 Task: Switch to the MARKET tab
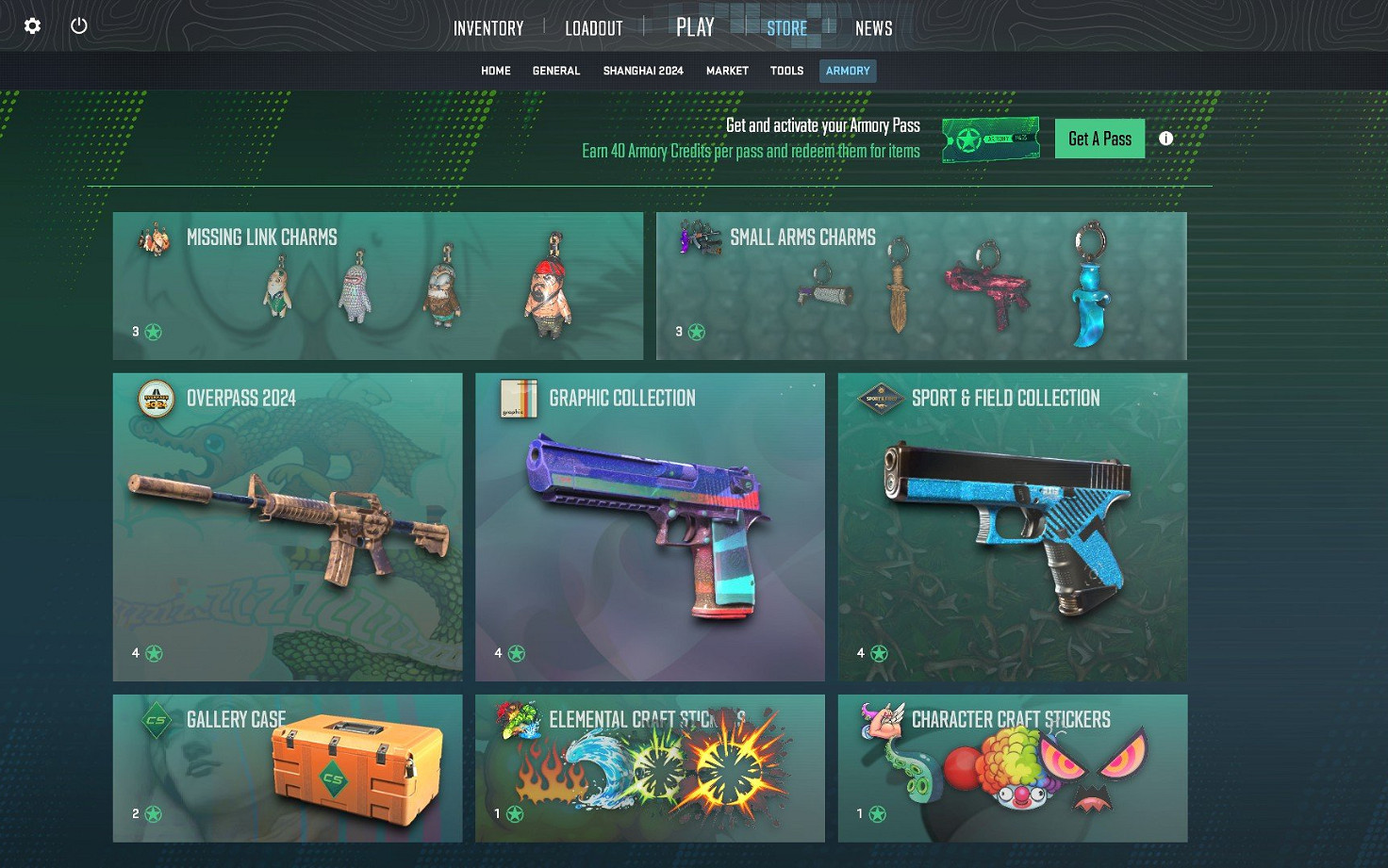tap(727, 70)
